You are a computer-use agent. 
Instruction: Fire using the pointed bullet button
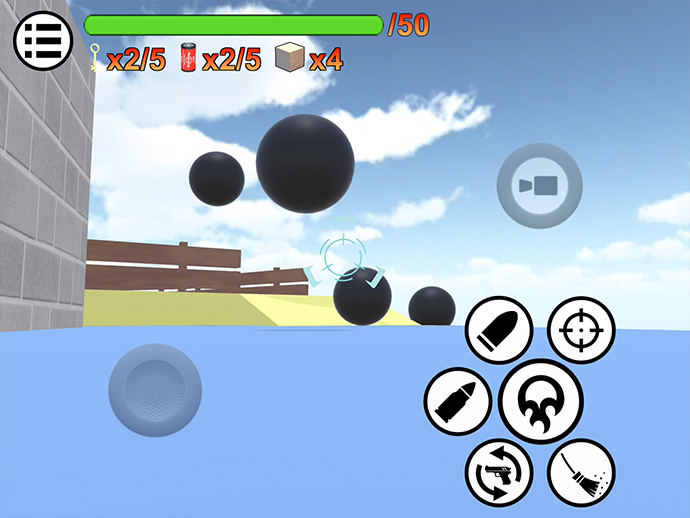458,400
